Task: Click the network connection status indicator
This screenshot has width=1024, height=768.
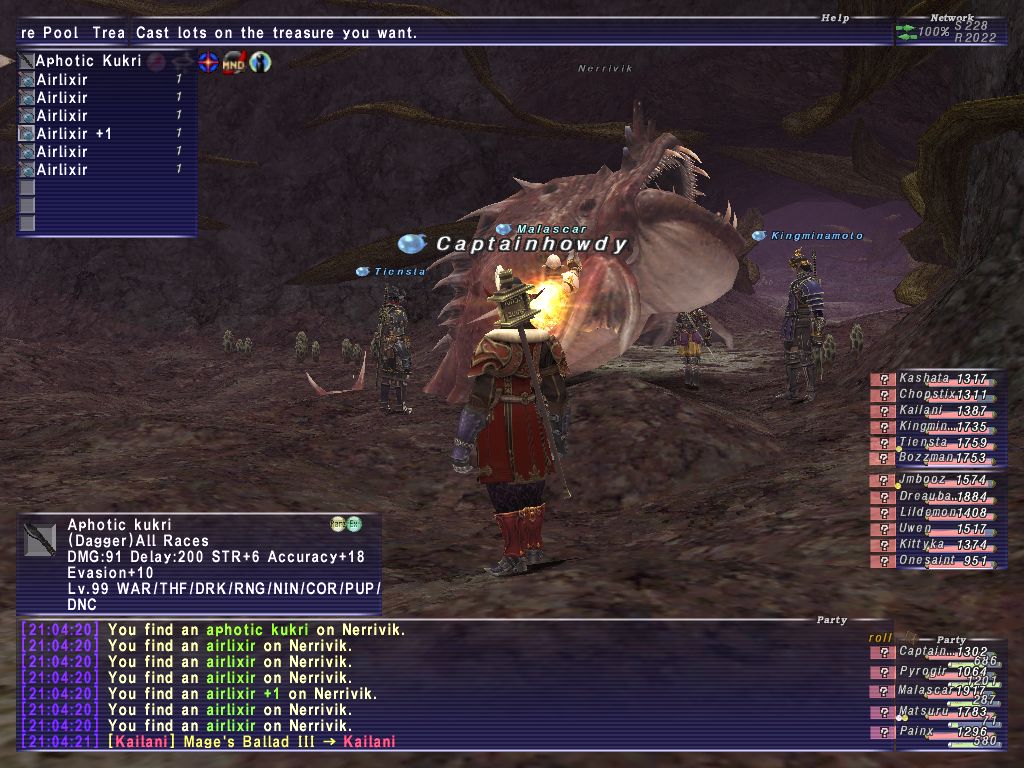Action: click(x=948, y=33)
